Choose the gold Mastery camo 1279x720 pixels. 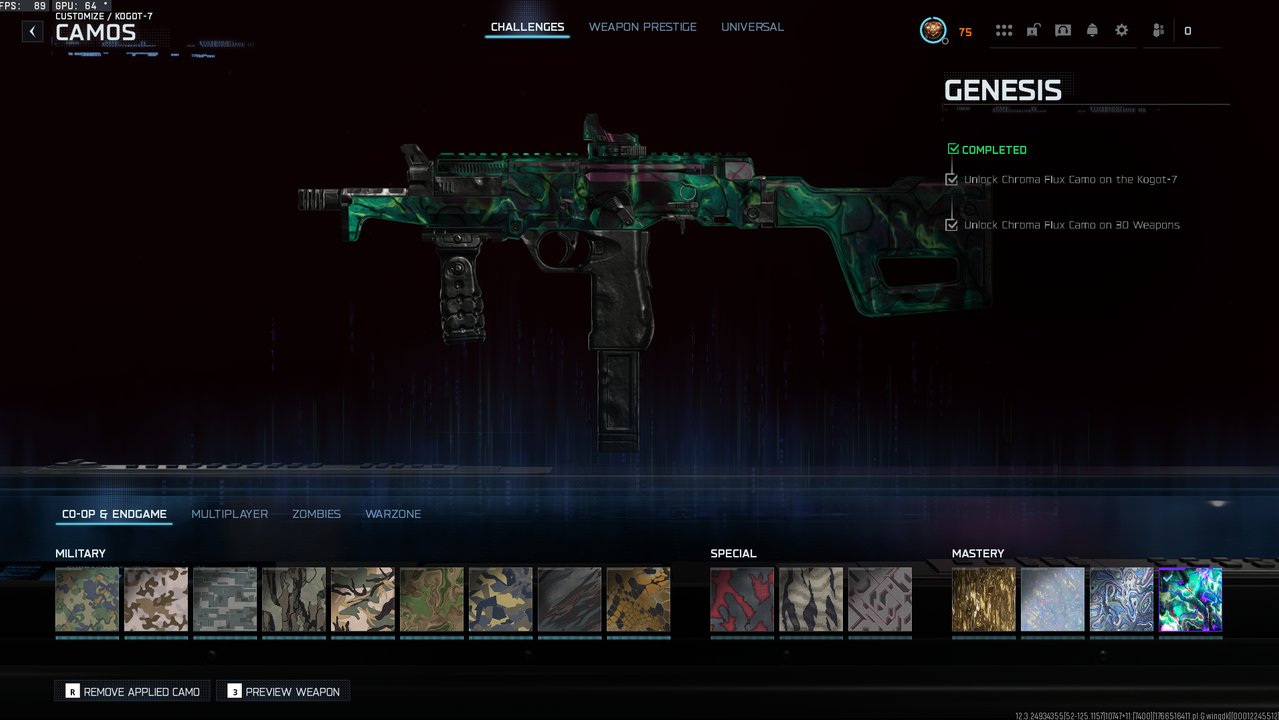(x=983, y=600)
